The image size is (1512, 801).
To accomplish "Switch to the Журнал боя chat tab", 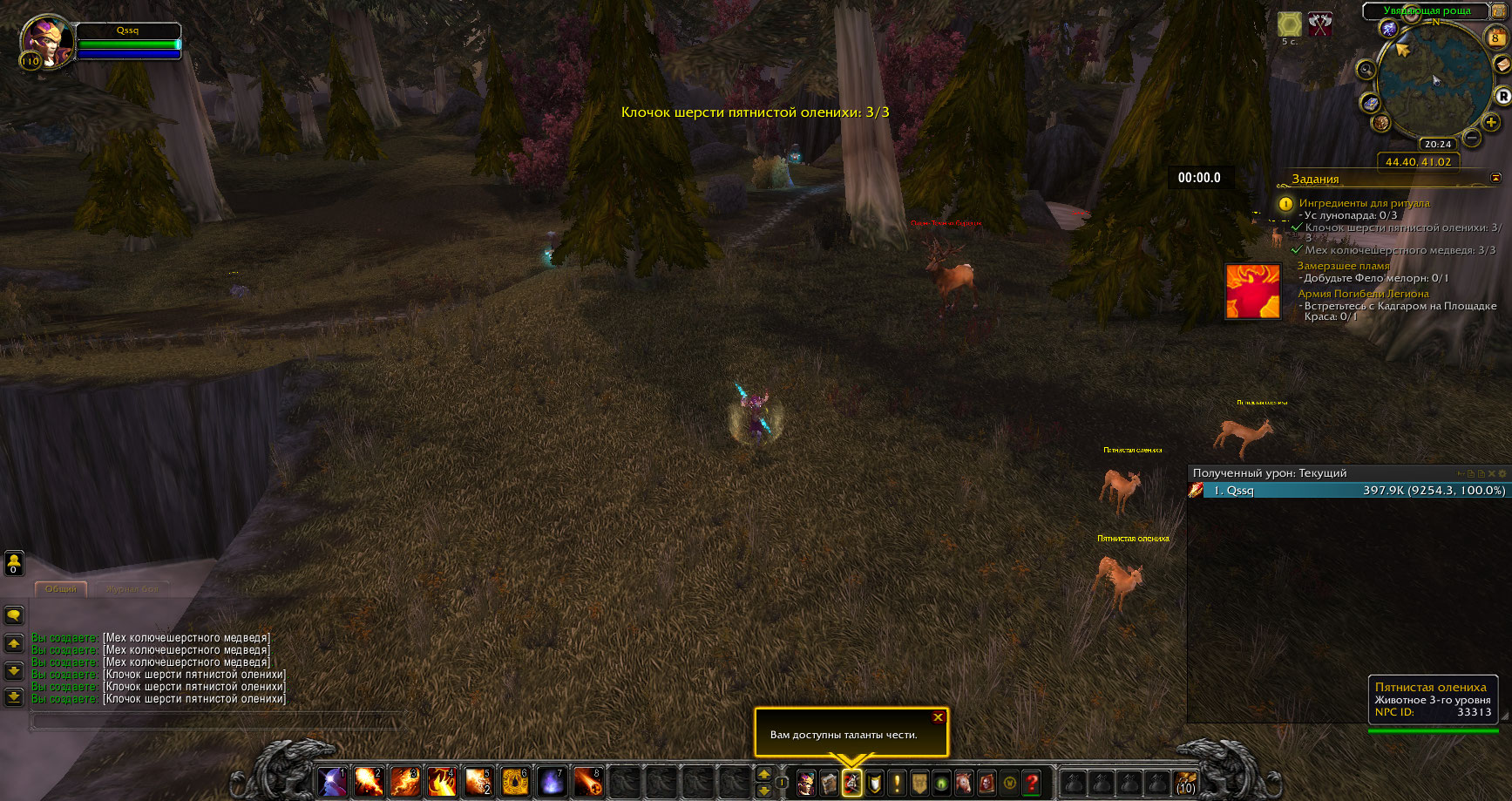I will [132, 589].
